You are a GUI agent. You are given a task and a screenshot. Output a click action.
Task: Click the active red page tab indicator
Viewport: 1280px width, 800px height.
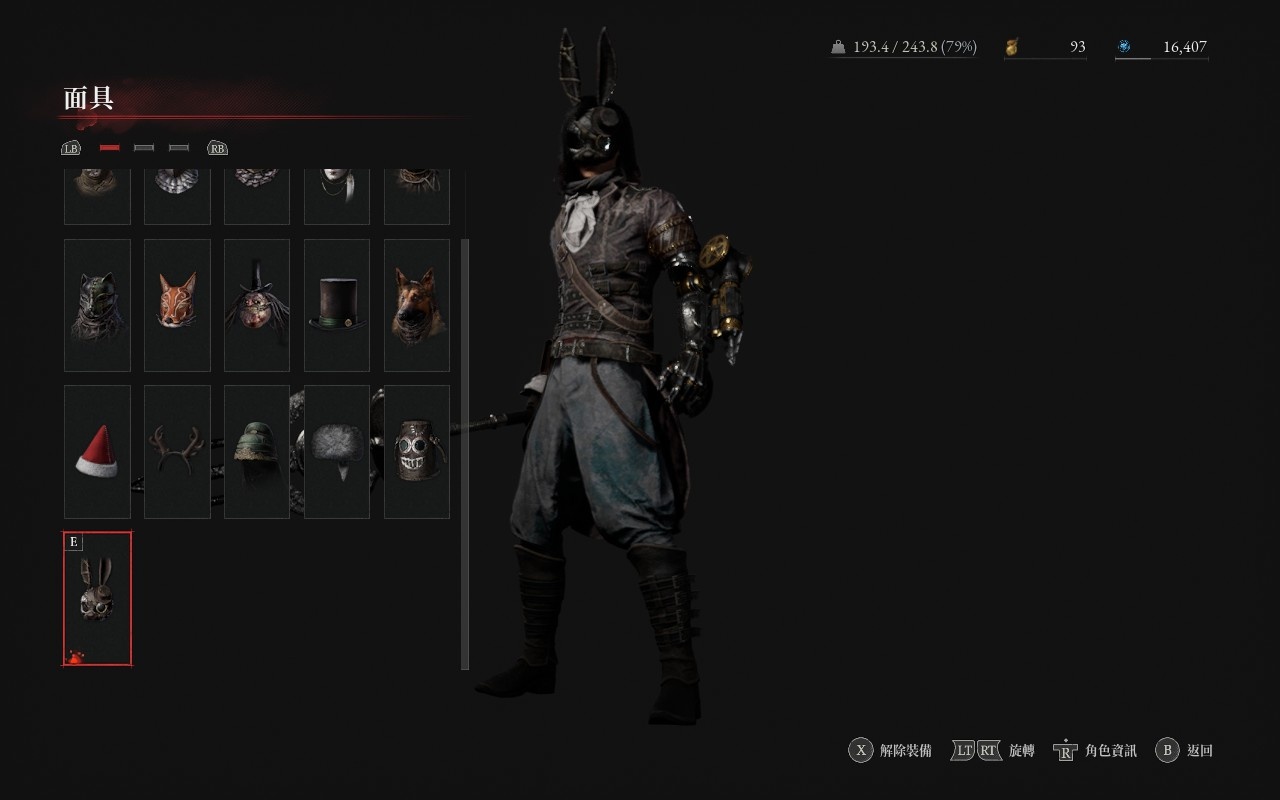pyautogui.click(x=110, y=148)
